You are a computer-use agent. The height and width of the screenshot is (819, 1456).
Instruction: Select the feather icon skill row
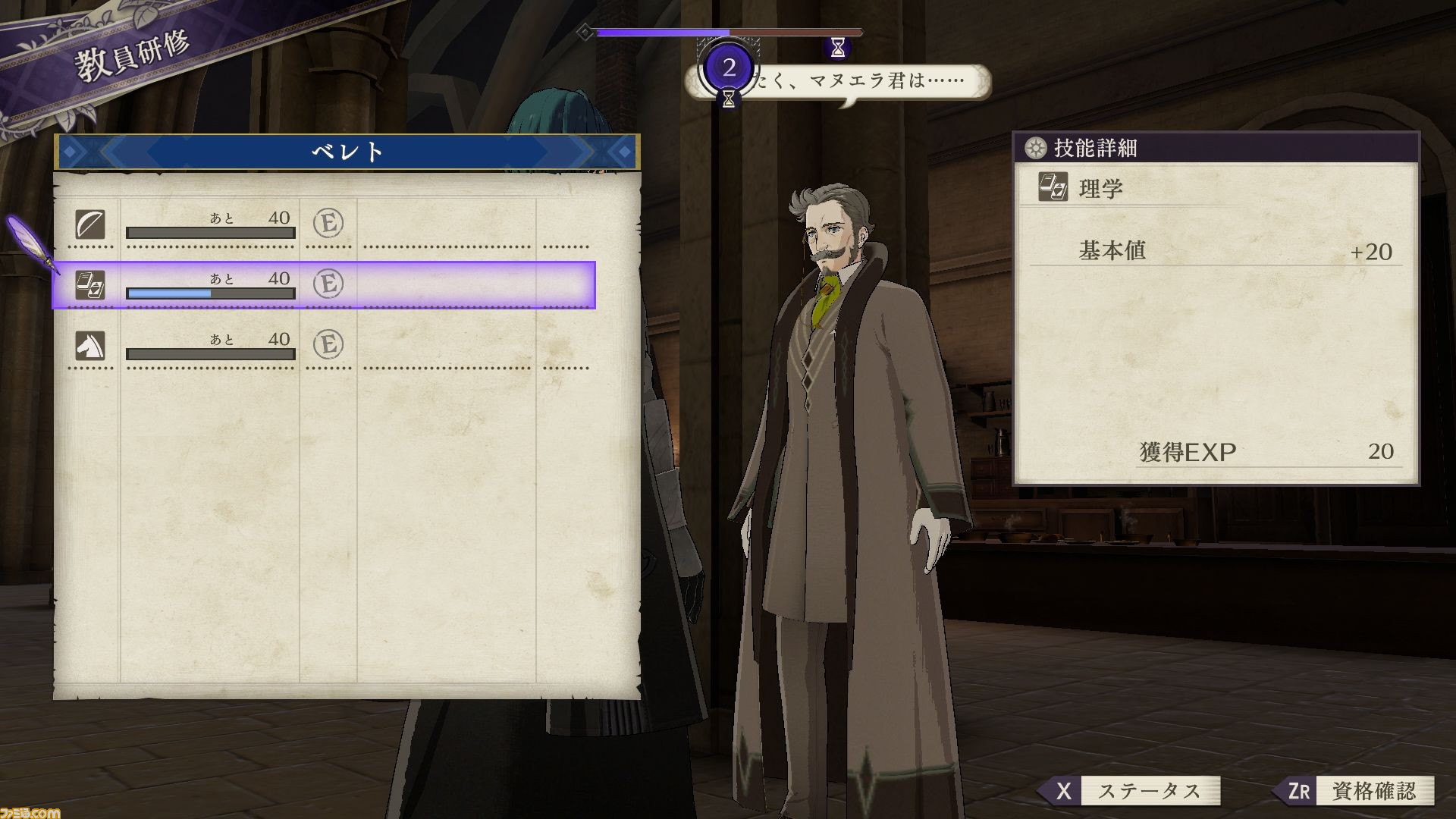click(x=326, y=224)
